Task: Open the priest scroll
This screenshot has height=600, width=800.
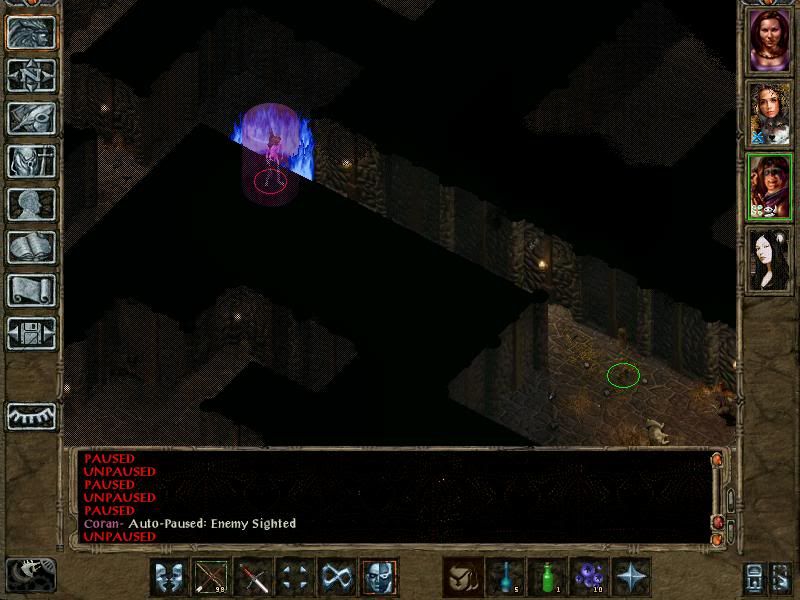Action: 31,290
